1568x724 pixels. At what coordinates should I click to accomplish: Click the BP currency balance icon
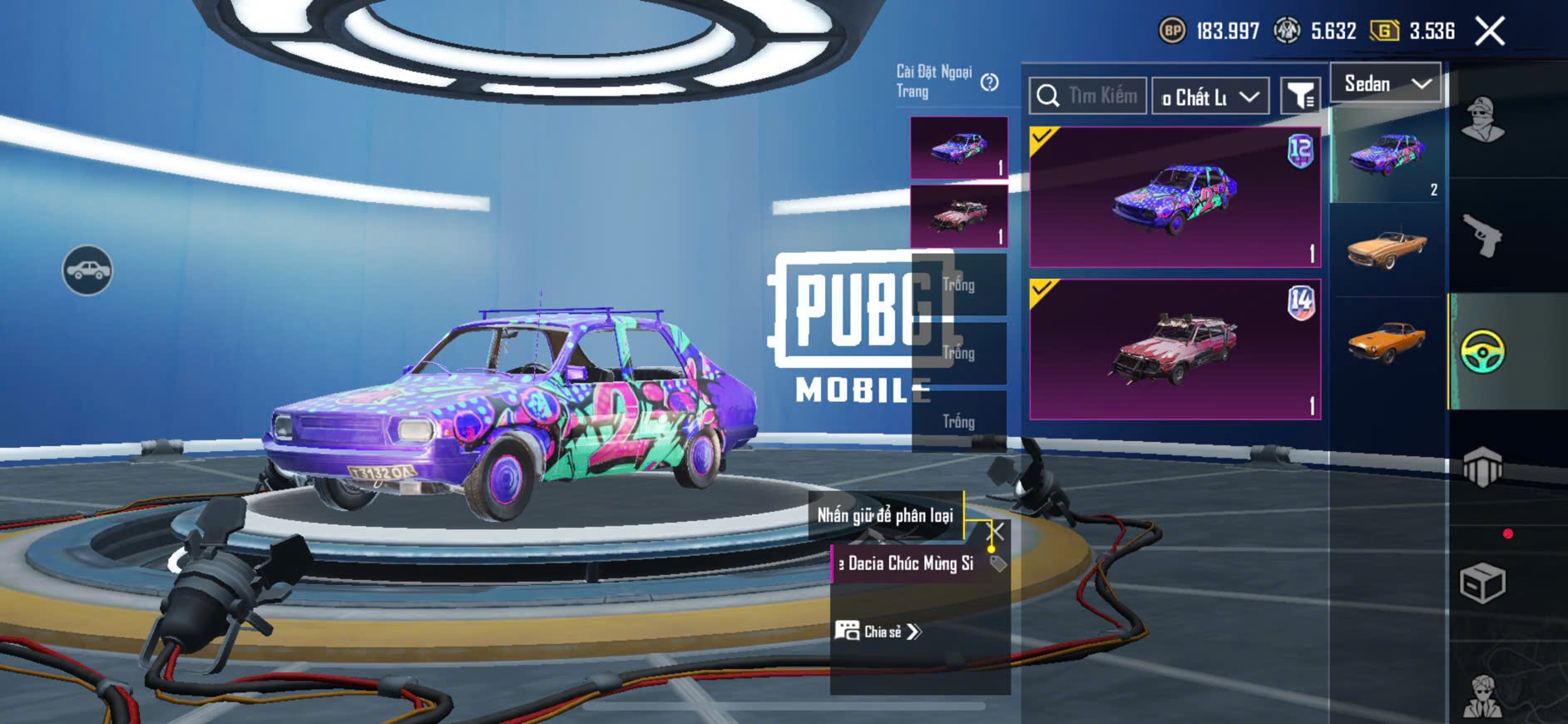(1172, 32)
